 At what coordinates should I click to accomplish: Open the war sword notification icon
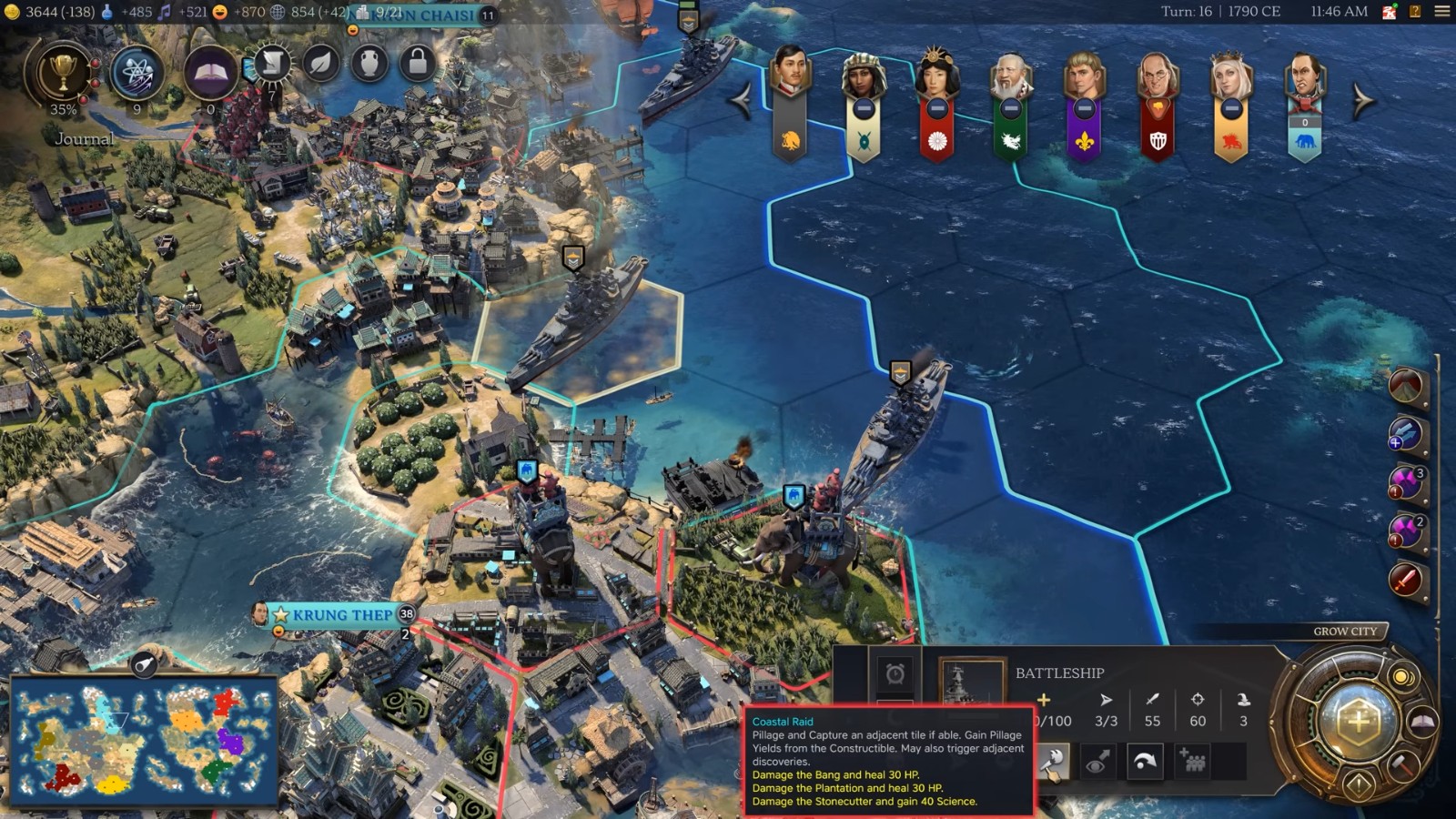[x=1404, y=580]
